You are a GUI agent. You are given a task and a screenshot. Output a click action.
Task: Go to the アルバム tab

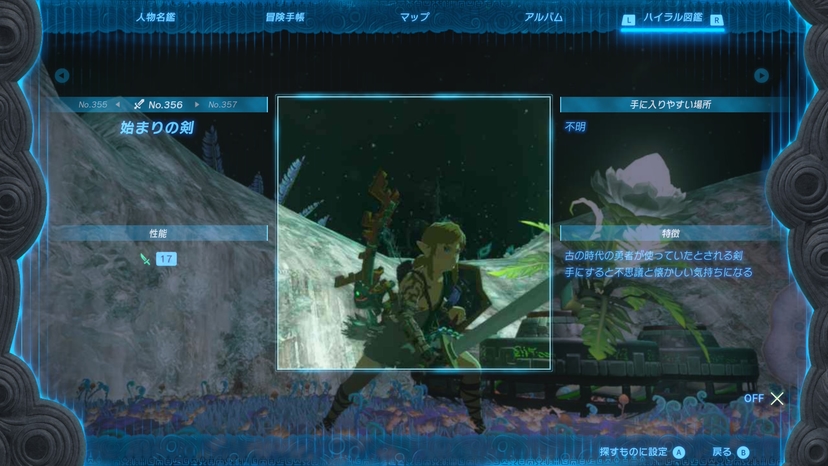pos(543,17)
